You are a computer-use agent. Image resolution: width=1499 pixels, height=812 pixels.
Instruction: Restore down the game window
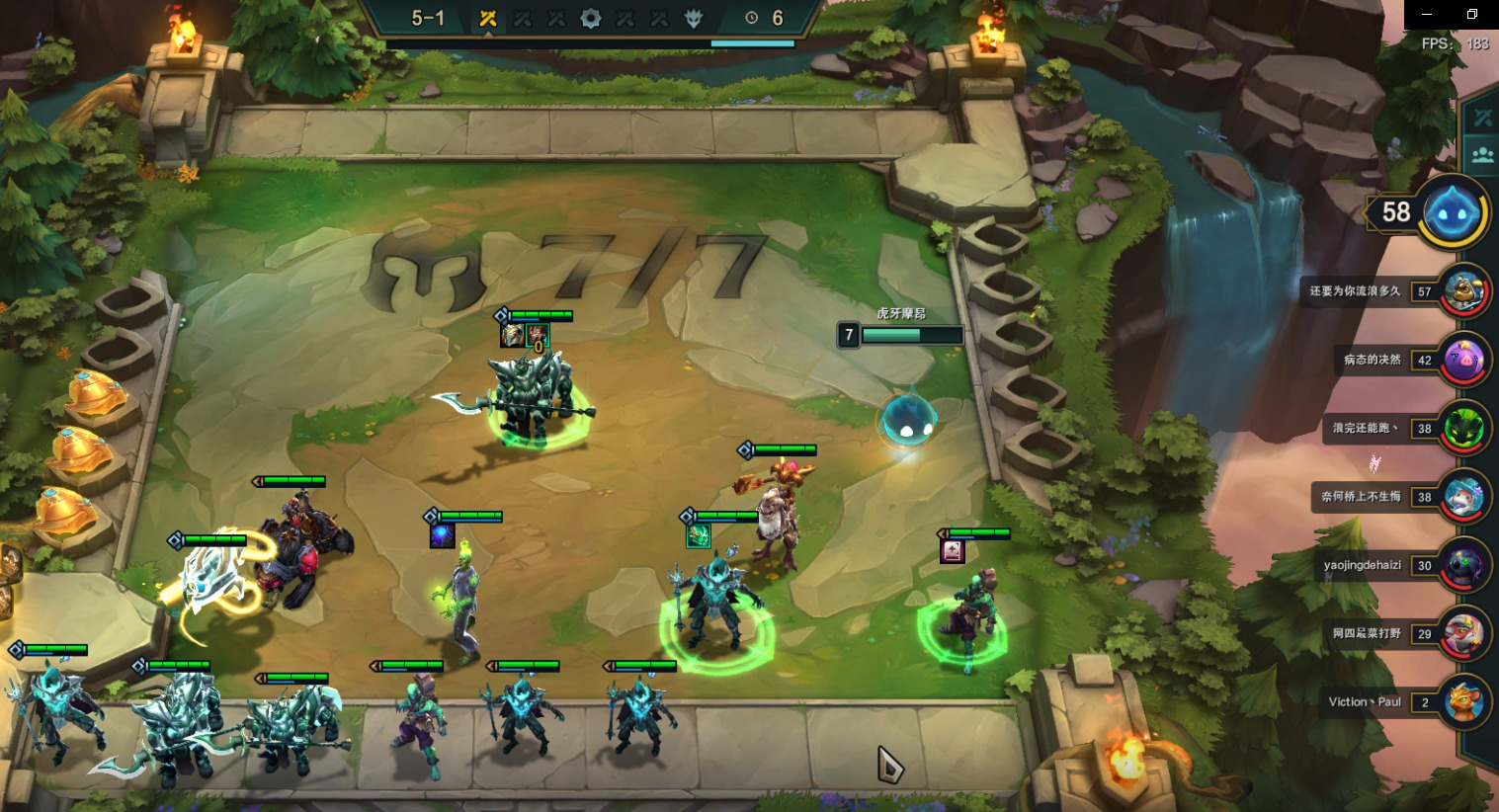coord(1471,14)
